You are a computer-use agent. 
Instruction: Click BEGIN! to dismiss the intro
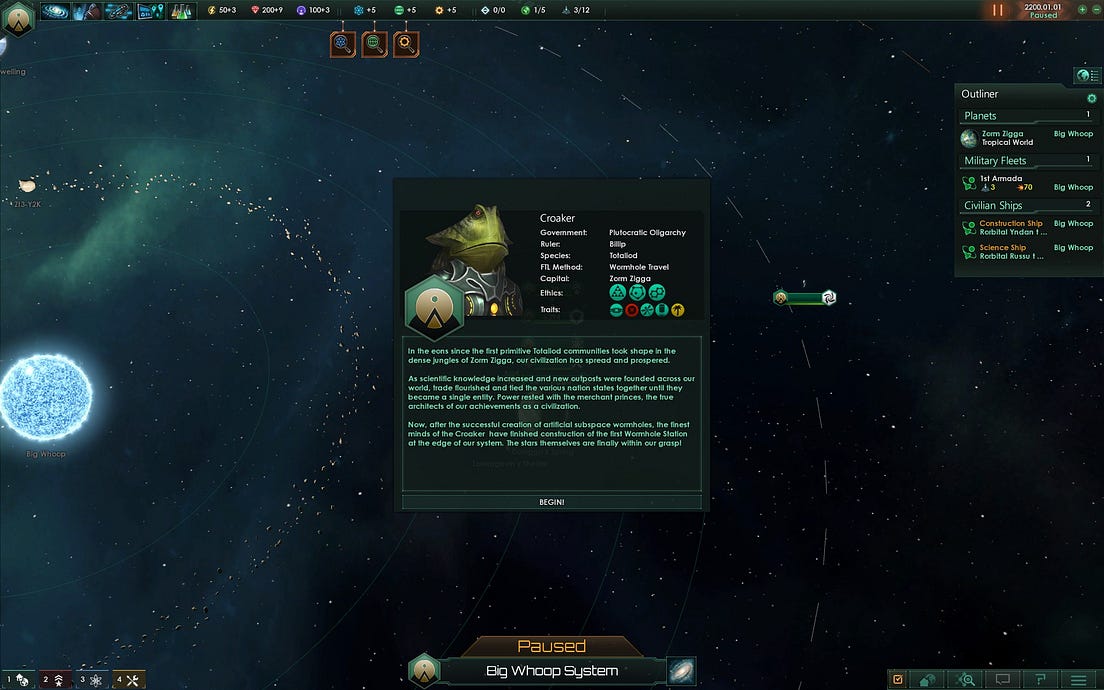click(x=551, y=501)
